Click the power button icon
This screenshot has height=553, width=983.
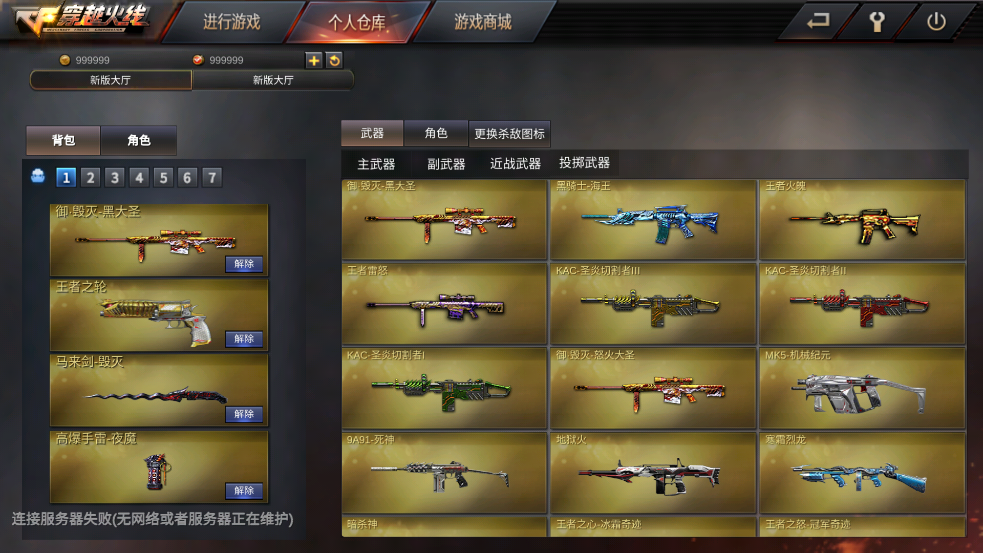936,22
